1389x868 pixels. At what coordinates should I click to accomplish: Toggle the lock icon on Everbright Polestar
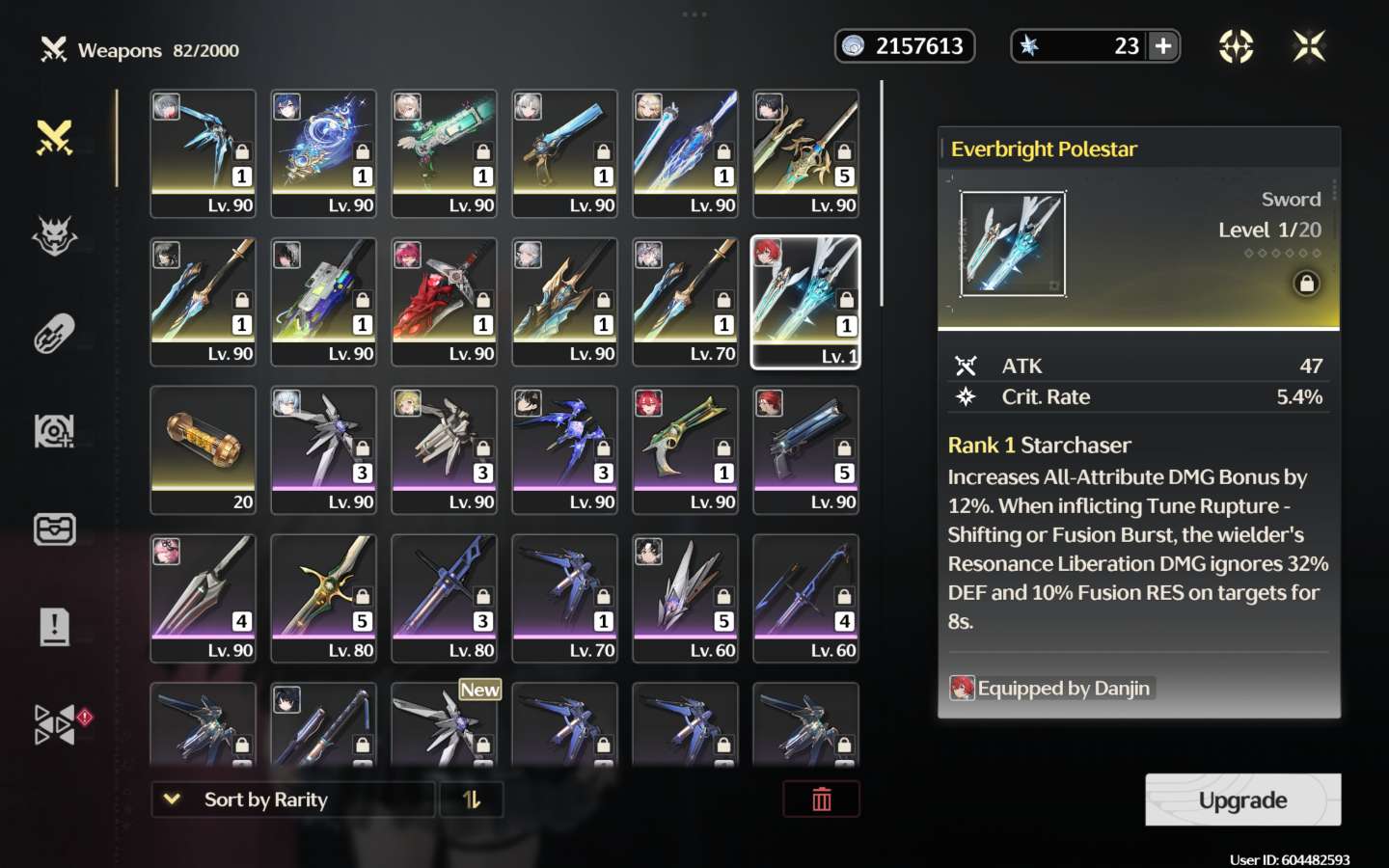click(x=1306, y=284)
